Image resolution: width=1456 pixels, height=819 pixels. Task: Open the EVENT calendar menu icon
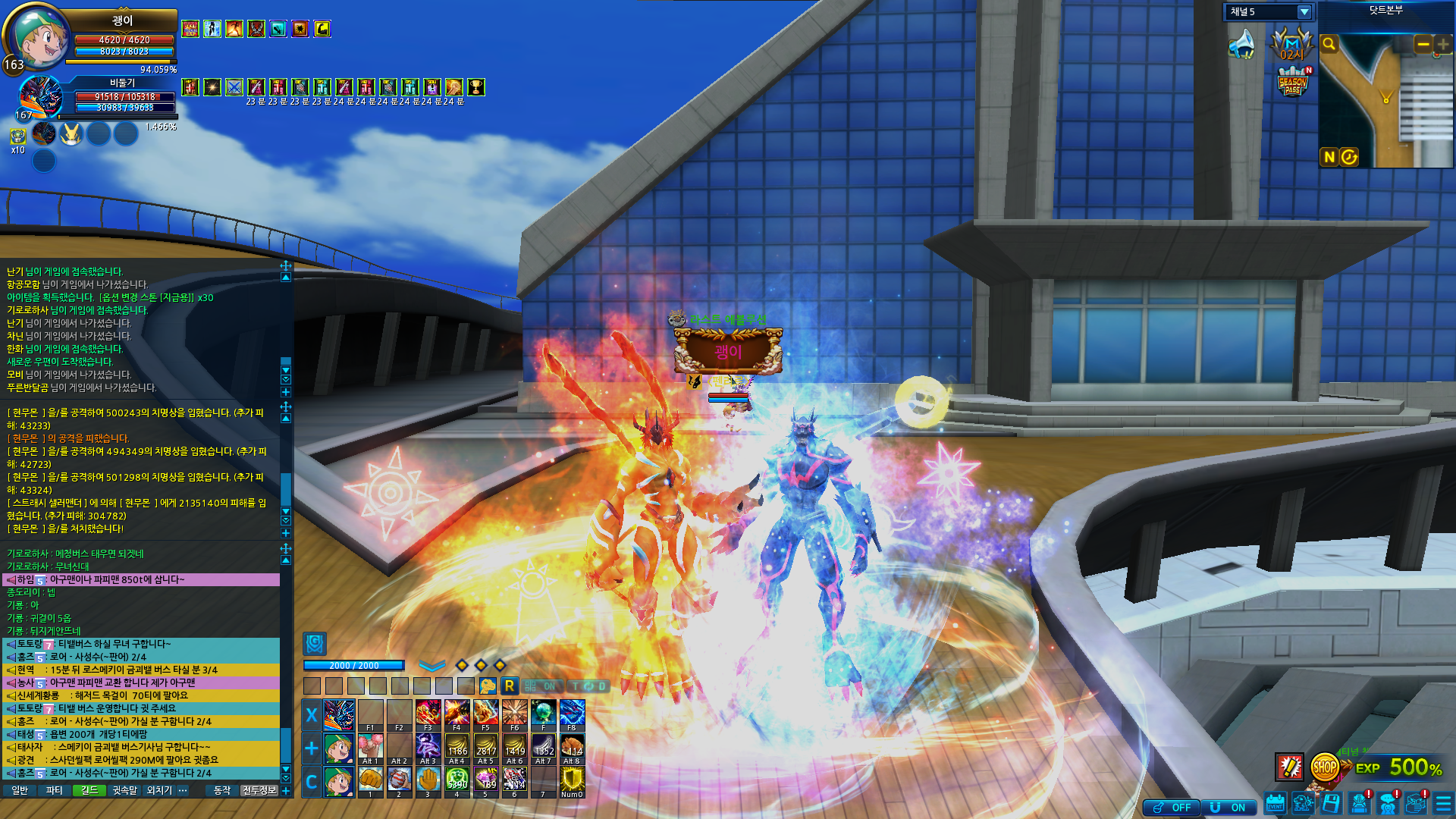pos(1275,804)
